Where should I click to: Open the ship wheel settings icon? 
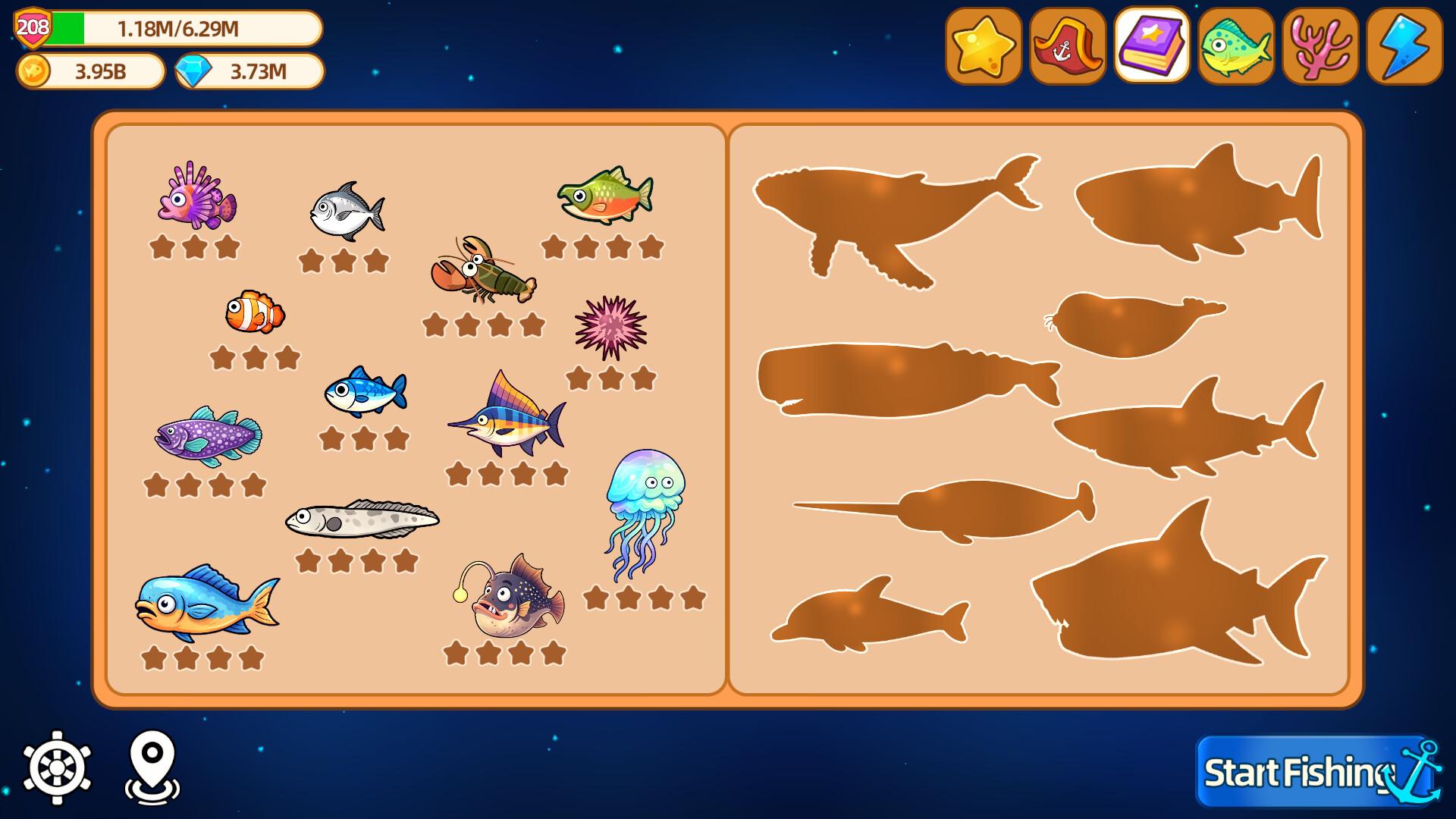57,768
